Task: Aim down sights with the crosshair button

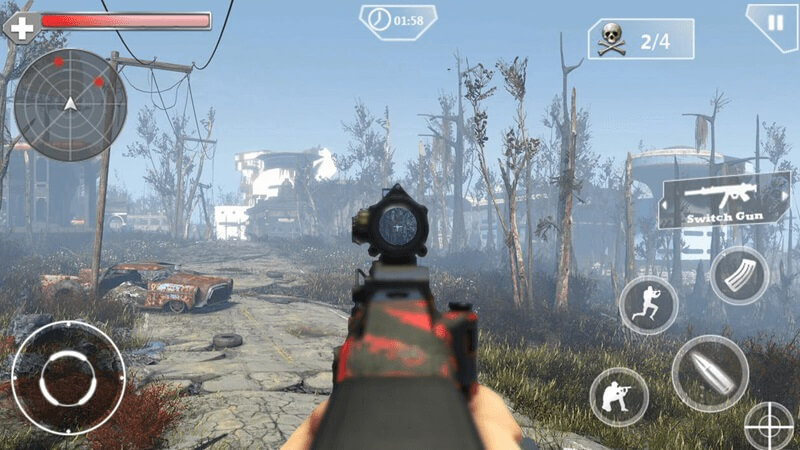Action: pyautogui.click(x=771, y=426)
